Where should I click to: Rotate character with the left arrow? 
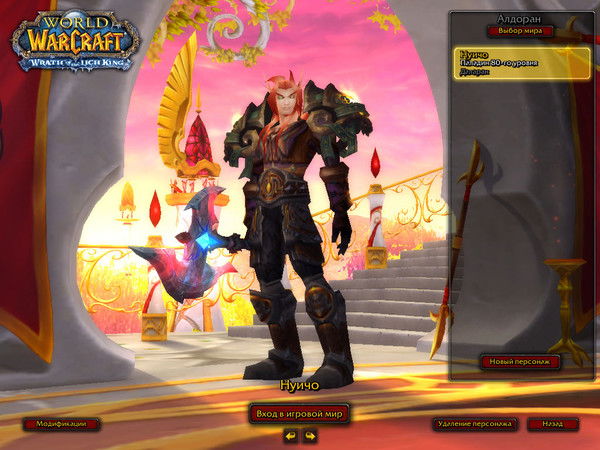pyautogui.click(x=290, y=436)
